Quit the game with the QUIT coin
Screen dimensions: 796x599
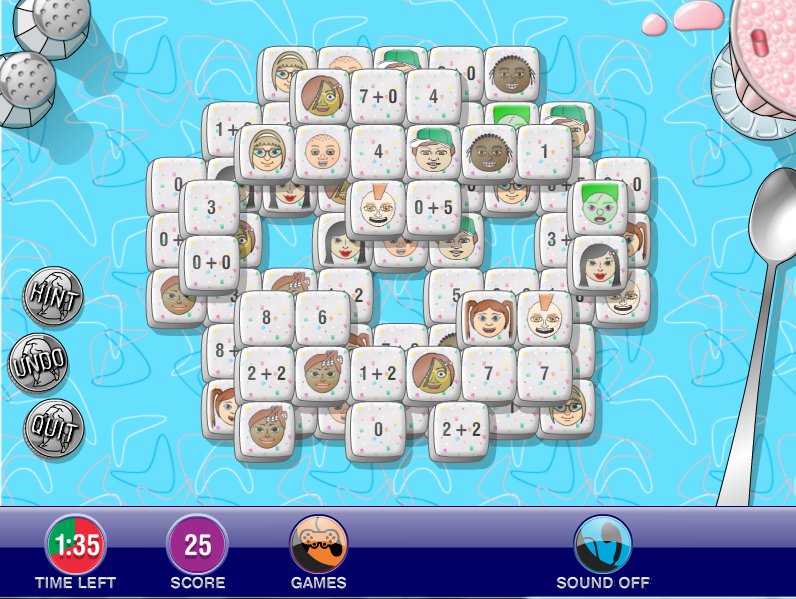(x=53, y=429)
